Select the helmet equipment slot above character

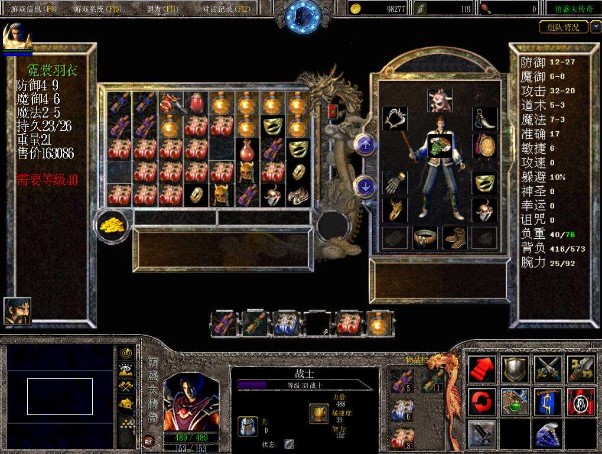tap(437, 98)
